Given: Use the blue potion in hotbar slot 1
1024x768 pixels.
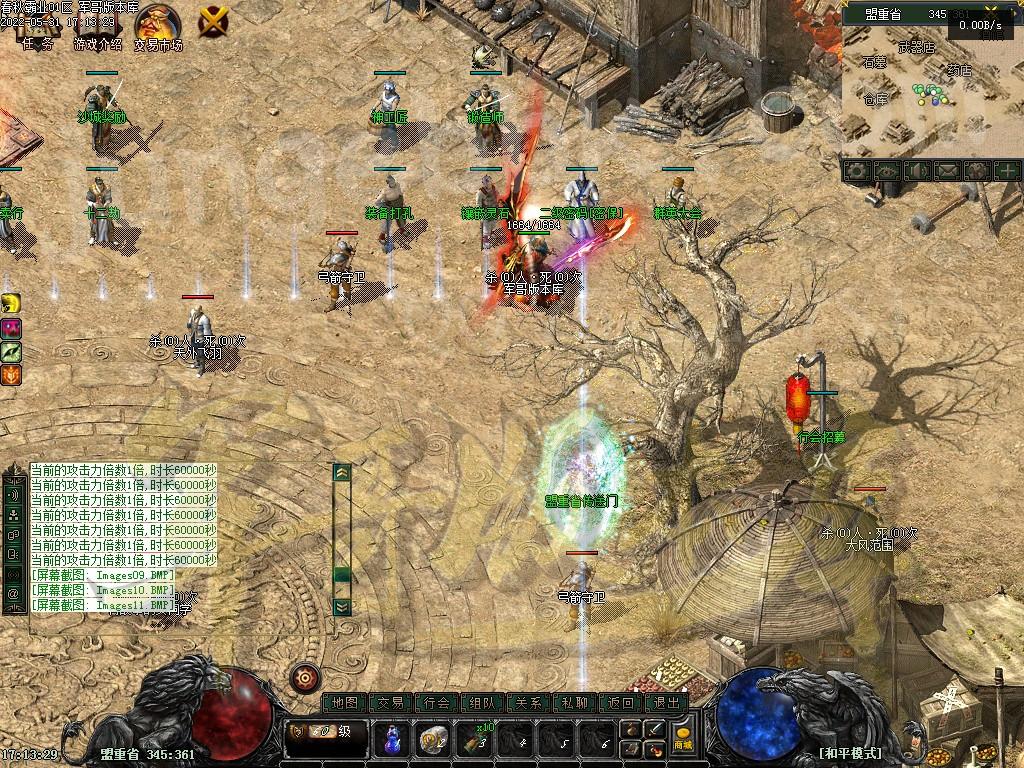Looking at the screenshot, I should click(391, 740).
